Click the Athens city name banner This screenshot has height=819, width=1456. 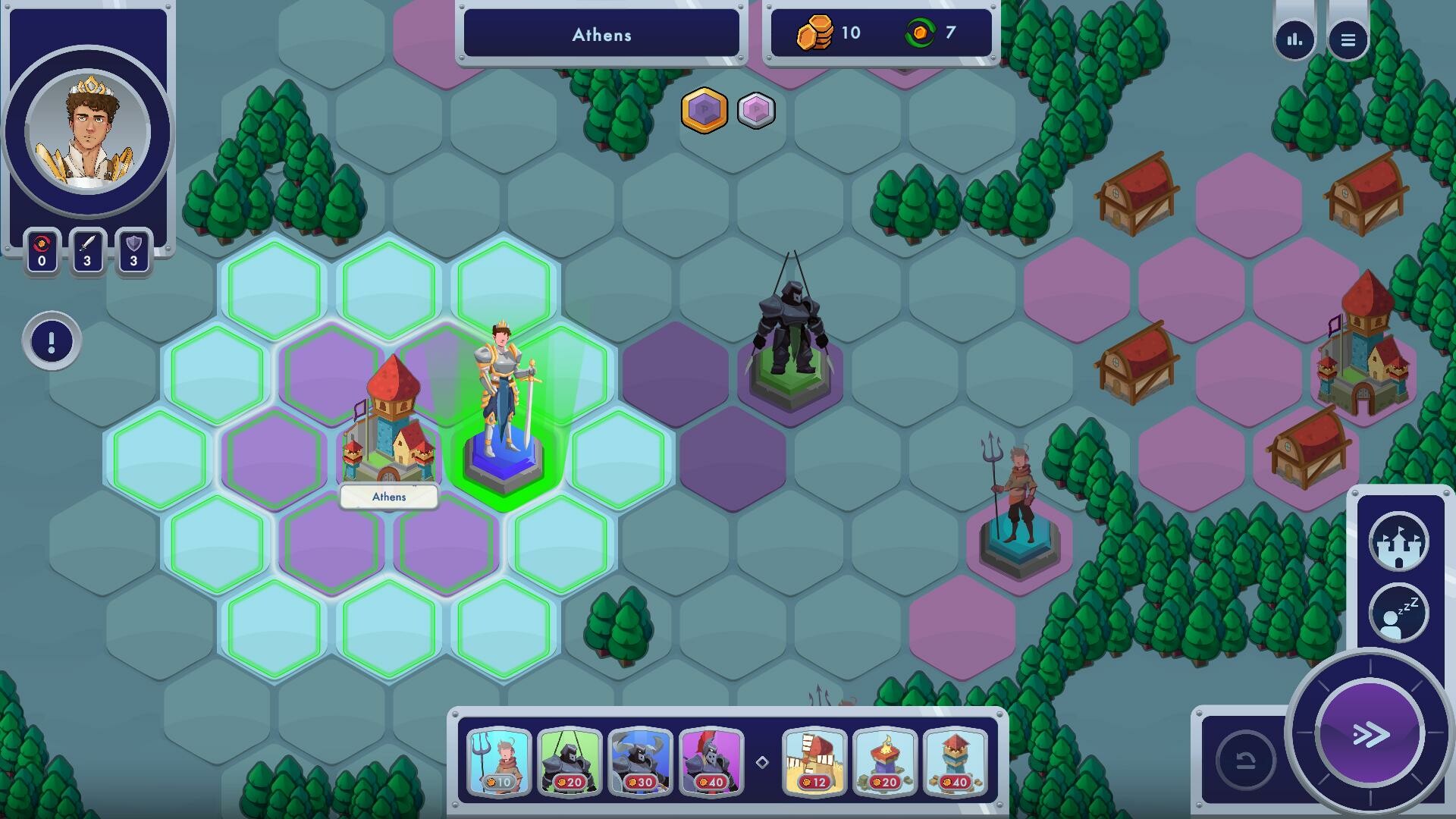(601, 34)
